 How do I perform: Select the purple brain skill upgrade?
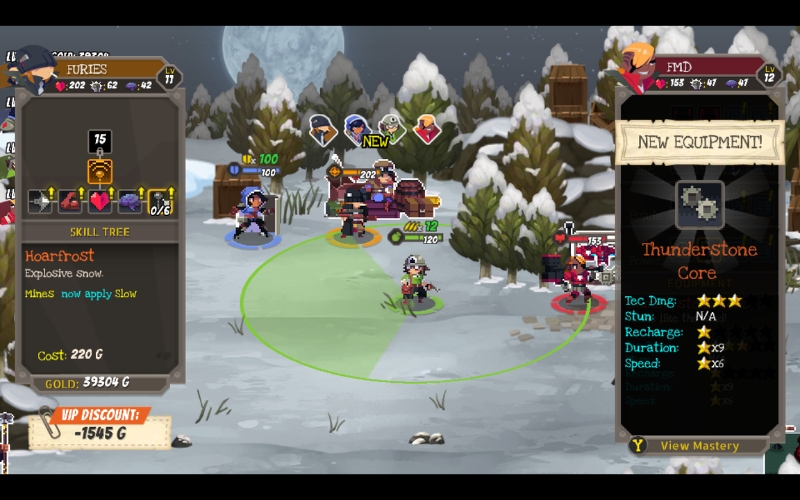[130, 202]
